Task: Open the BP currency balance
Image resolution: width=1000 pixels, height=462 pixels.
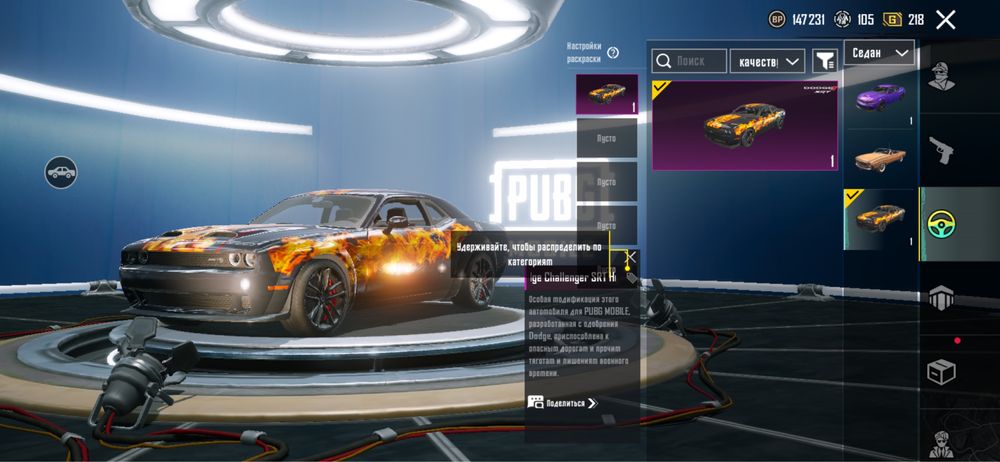Action: [796, 19]
